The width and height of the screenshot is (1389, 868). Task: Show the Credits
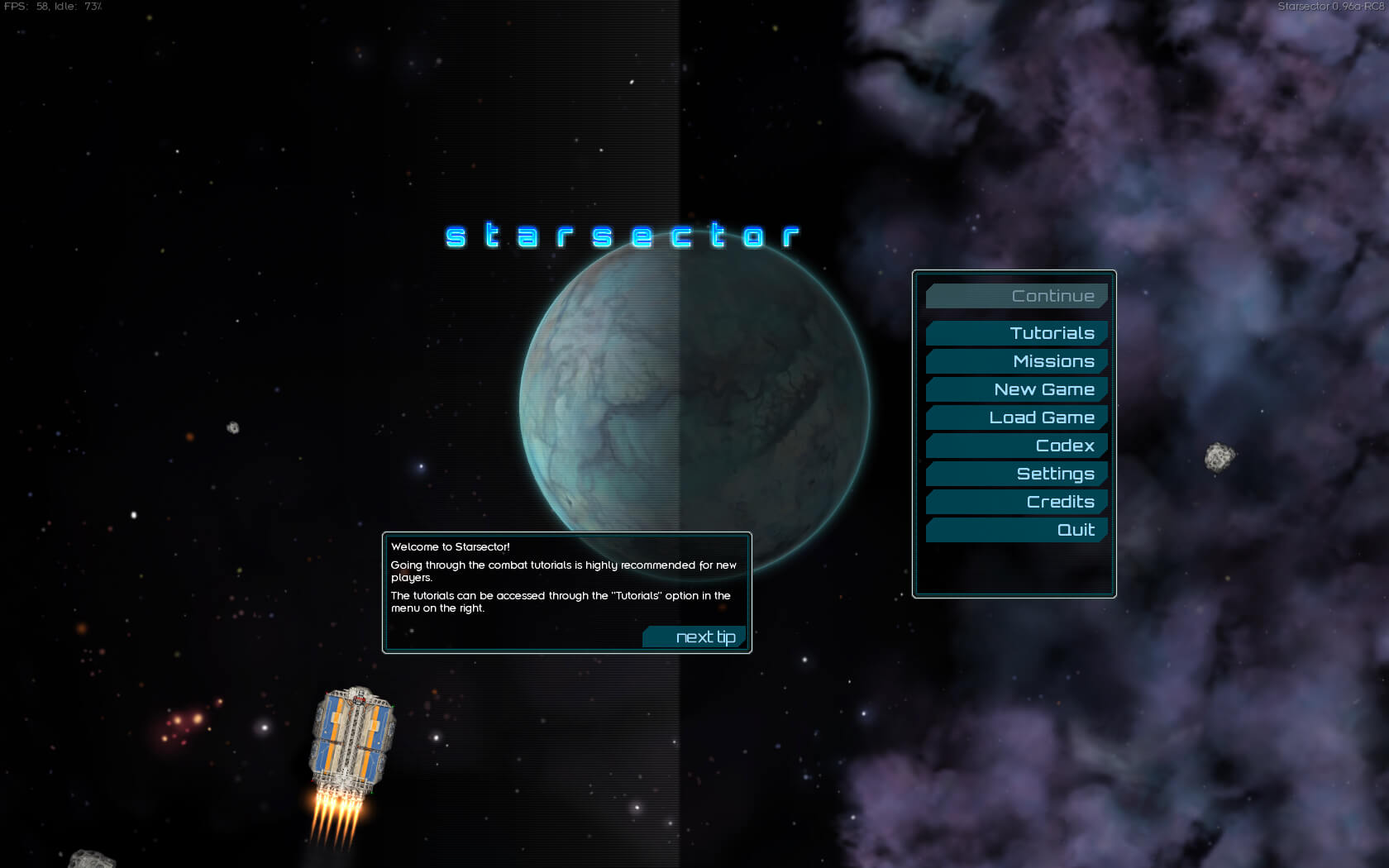click(1017, 502)
